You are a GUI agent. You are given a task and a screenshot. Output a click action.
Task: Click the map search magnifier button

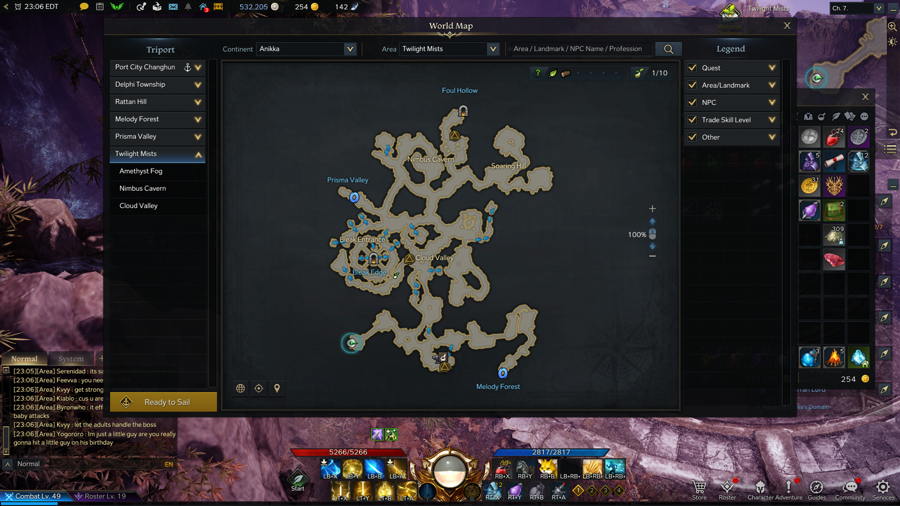(668, 49)
